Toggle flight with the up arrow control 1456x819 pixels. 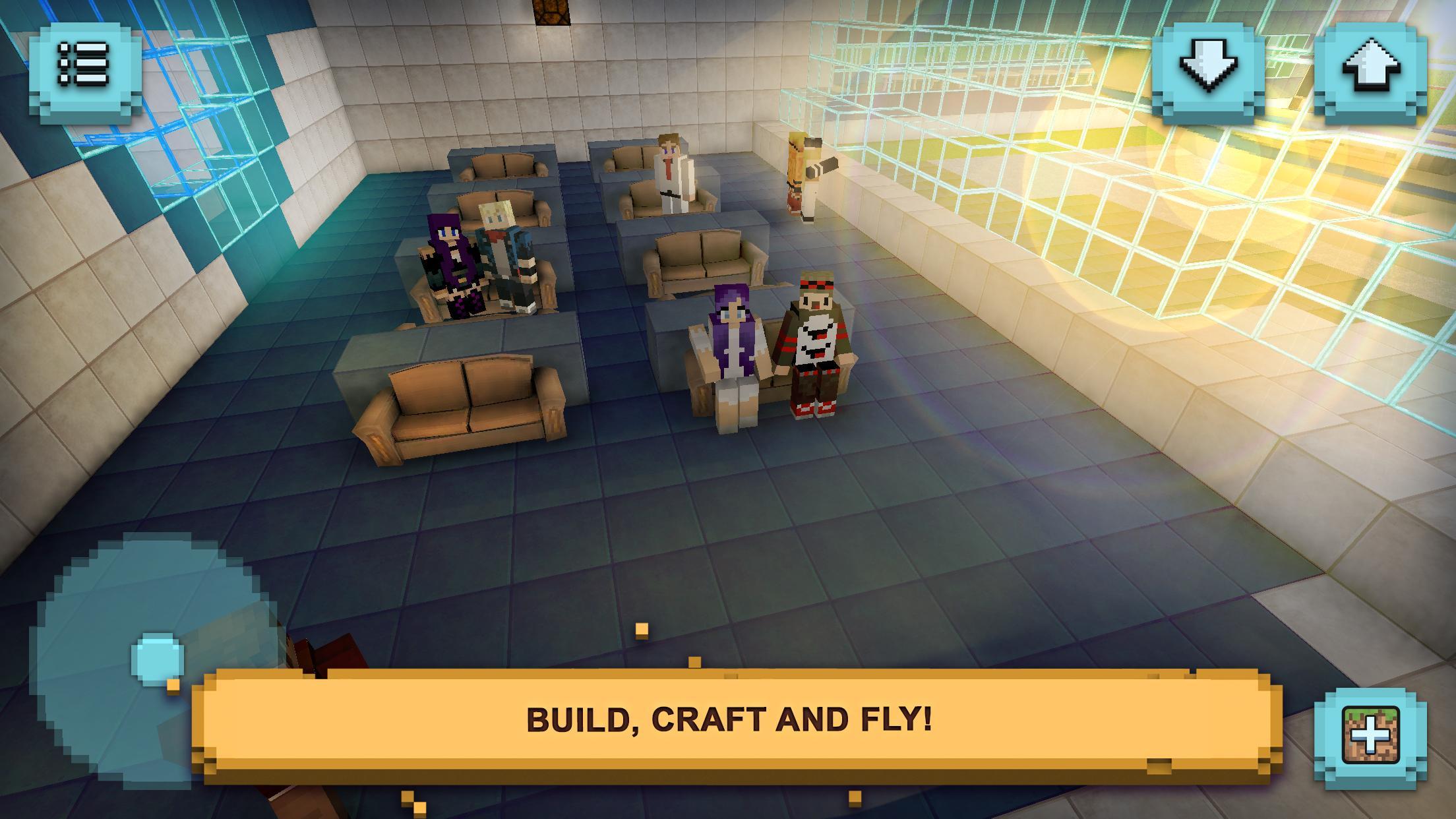[1372, 66]
